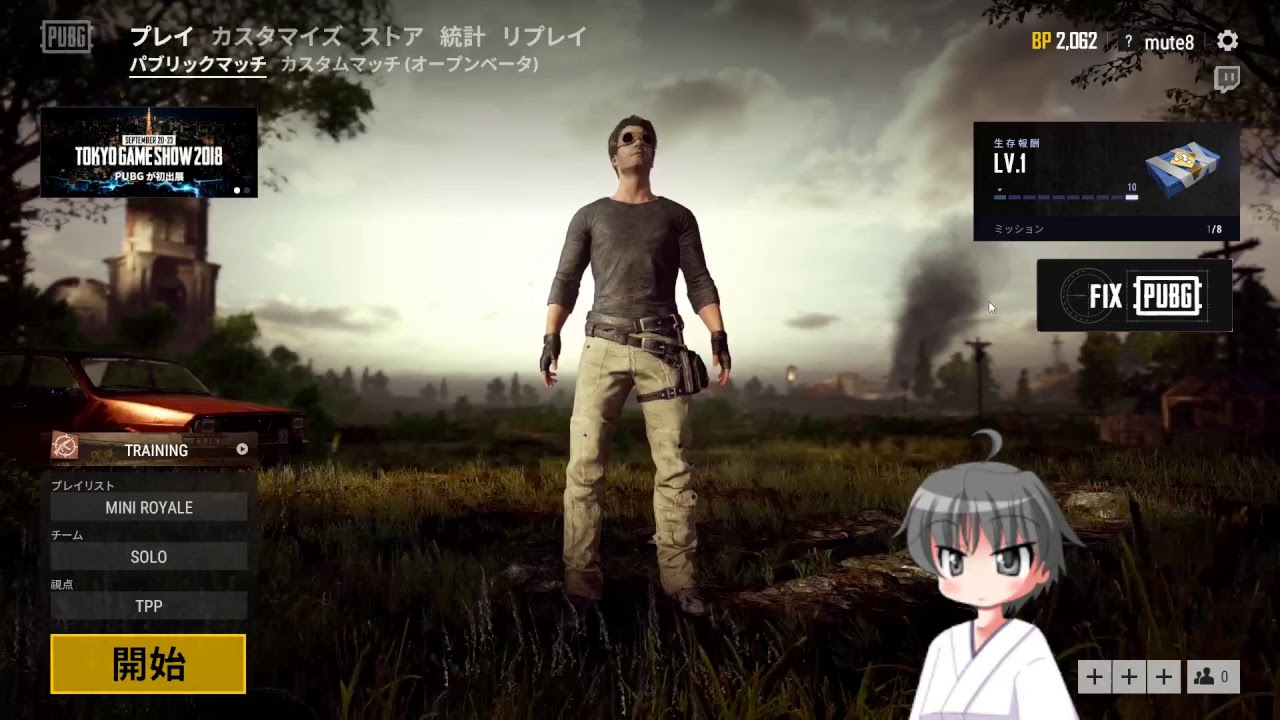Open the TPP perspective dropdown
Screen dimensions: 1280x720
point(148,606)
